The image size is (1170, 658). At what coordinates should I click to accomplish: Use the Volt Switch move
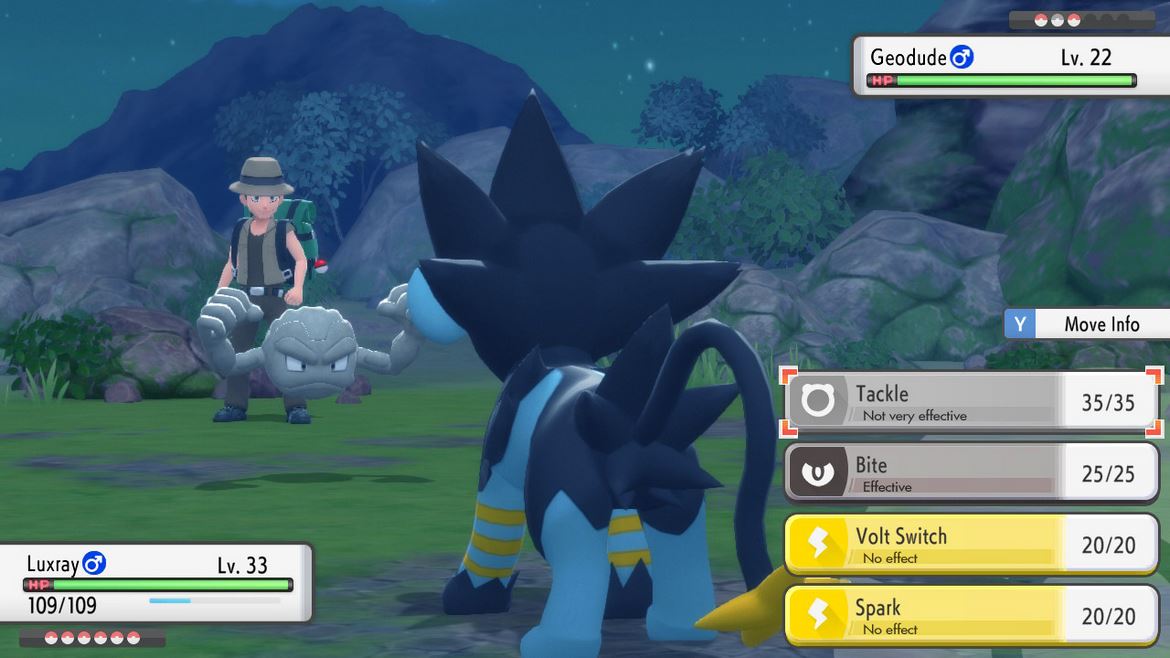pos(970,545)
